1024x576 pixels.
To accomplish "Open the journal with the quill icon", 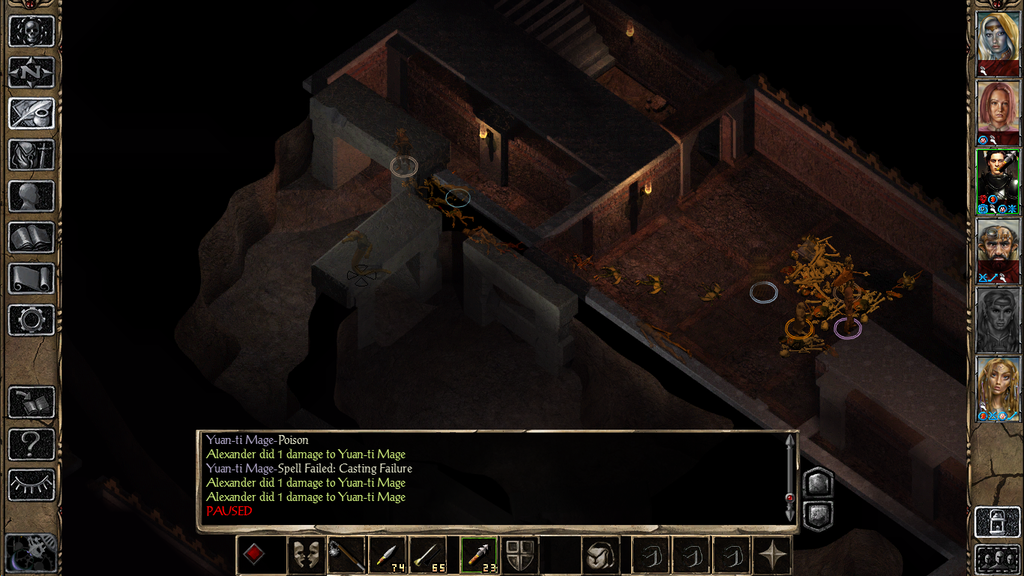I will (x=31, y=113).
